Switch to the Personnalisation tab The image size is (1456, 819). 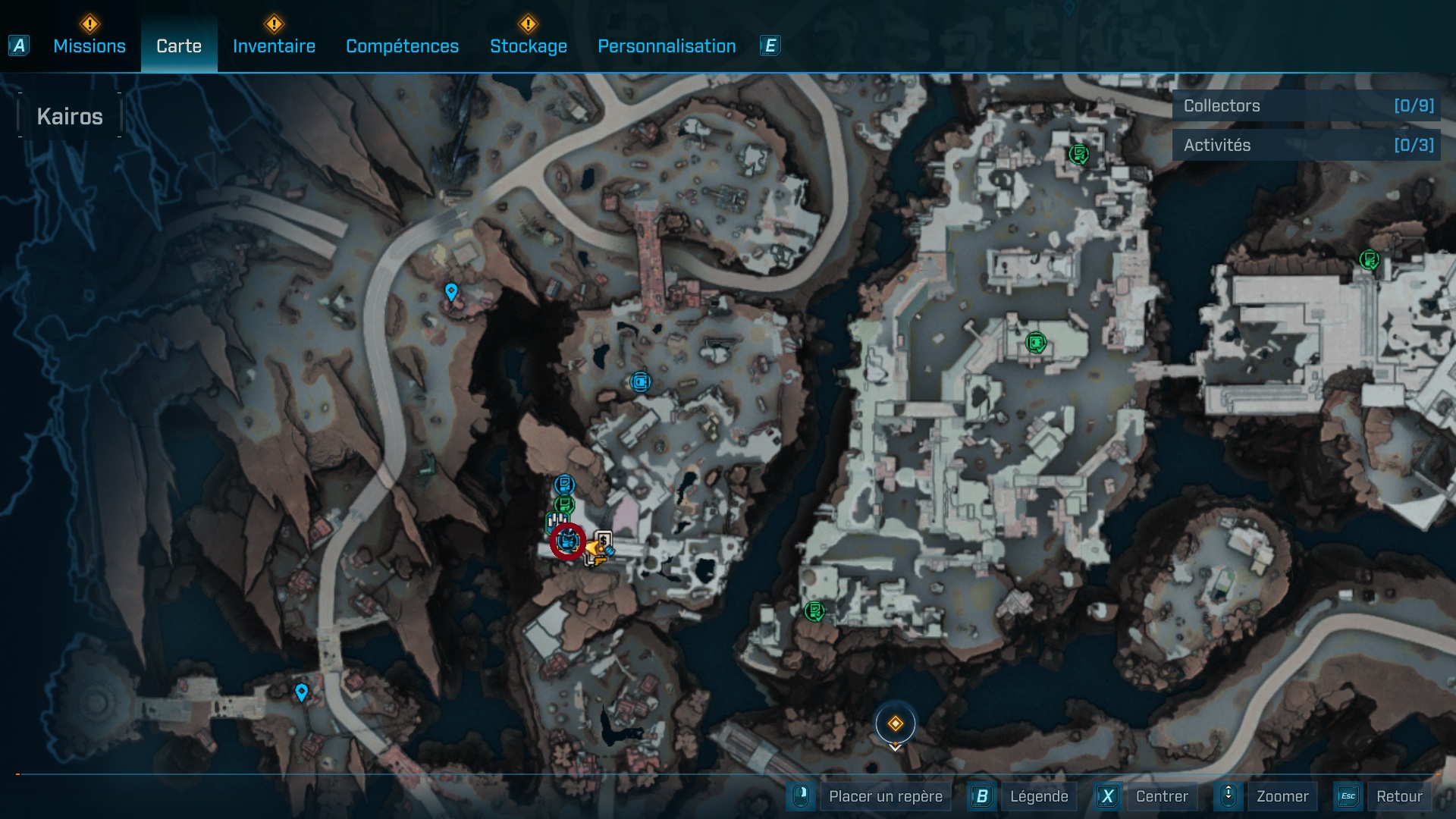(x=667, y=46)
